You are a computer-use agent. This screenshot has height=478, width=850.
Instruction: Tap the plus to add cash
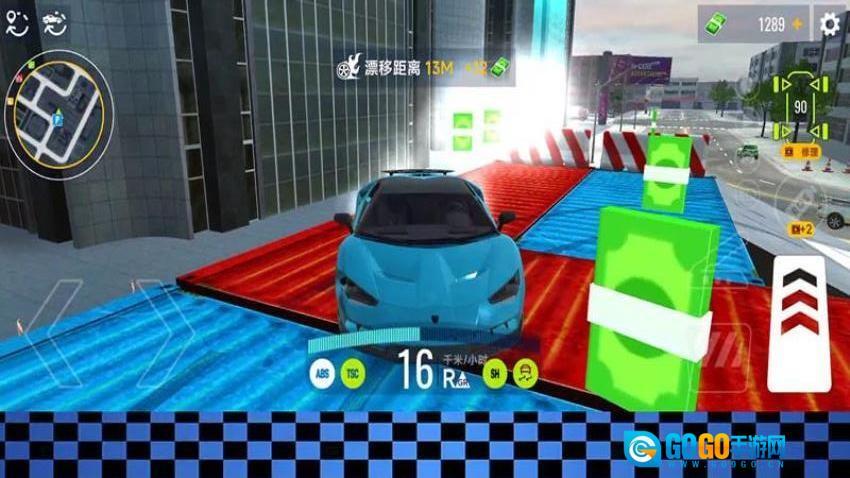(x=798, y=24)
